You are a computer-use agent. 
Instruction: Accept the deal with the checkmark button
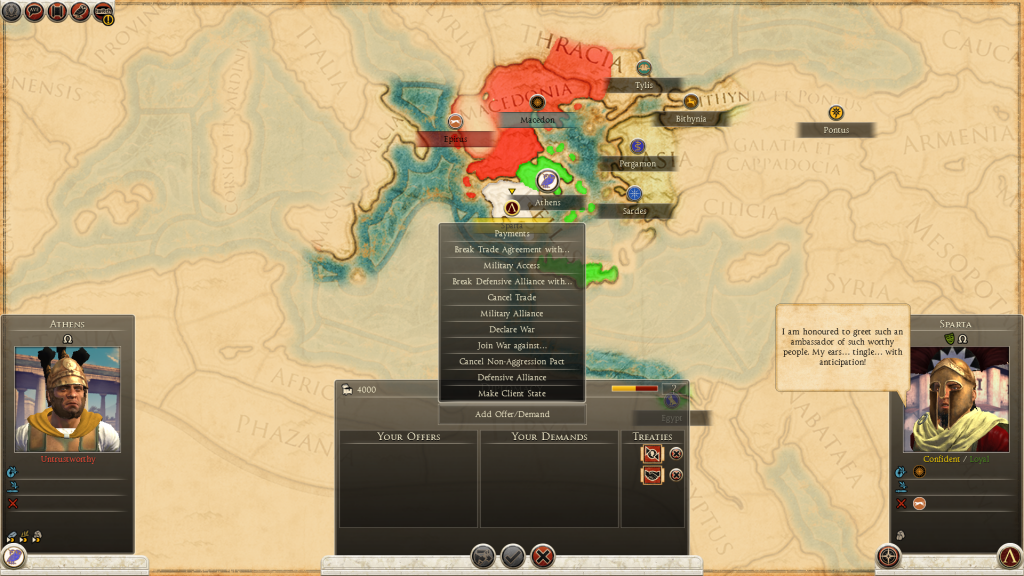[x=513, y=555]
